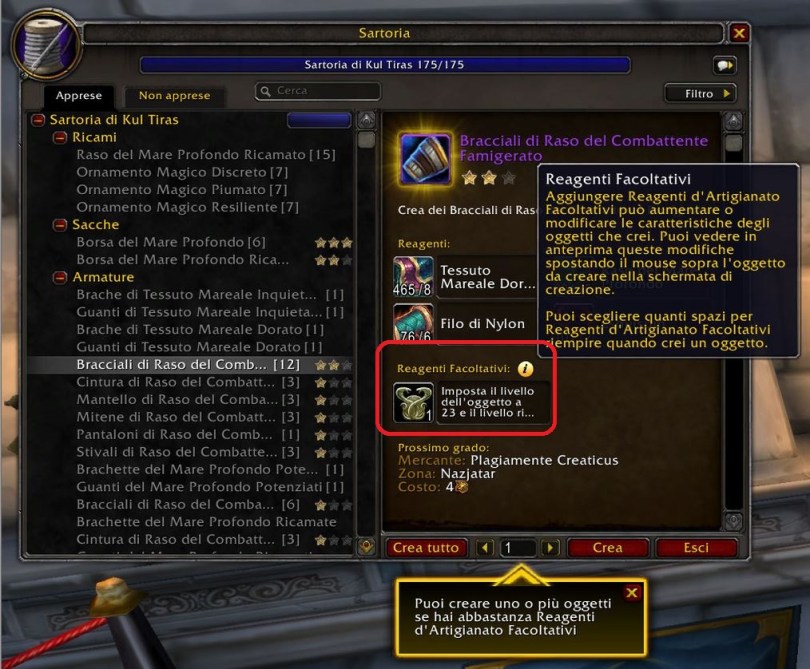Craft the item with the Crea button
Image resolution: width=810 pixels, height=669 pixels.
click(x=607, y=548)
